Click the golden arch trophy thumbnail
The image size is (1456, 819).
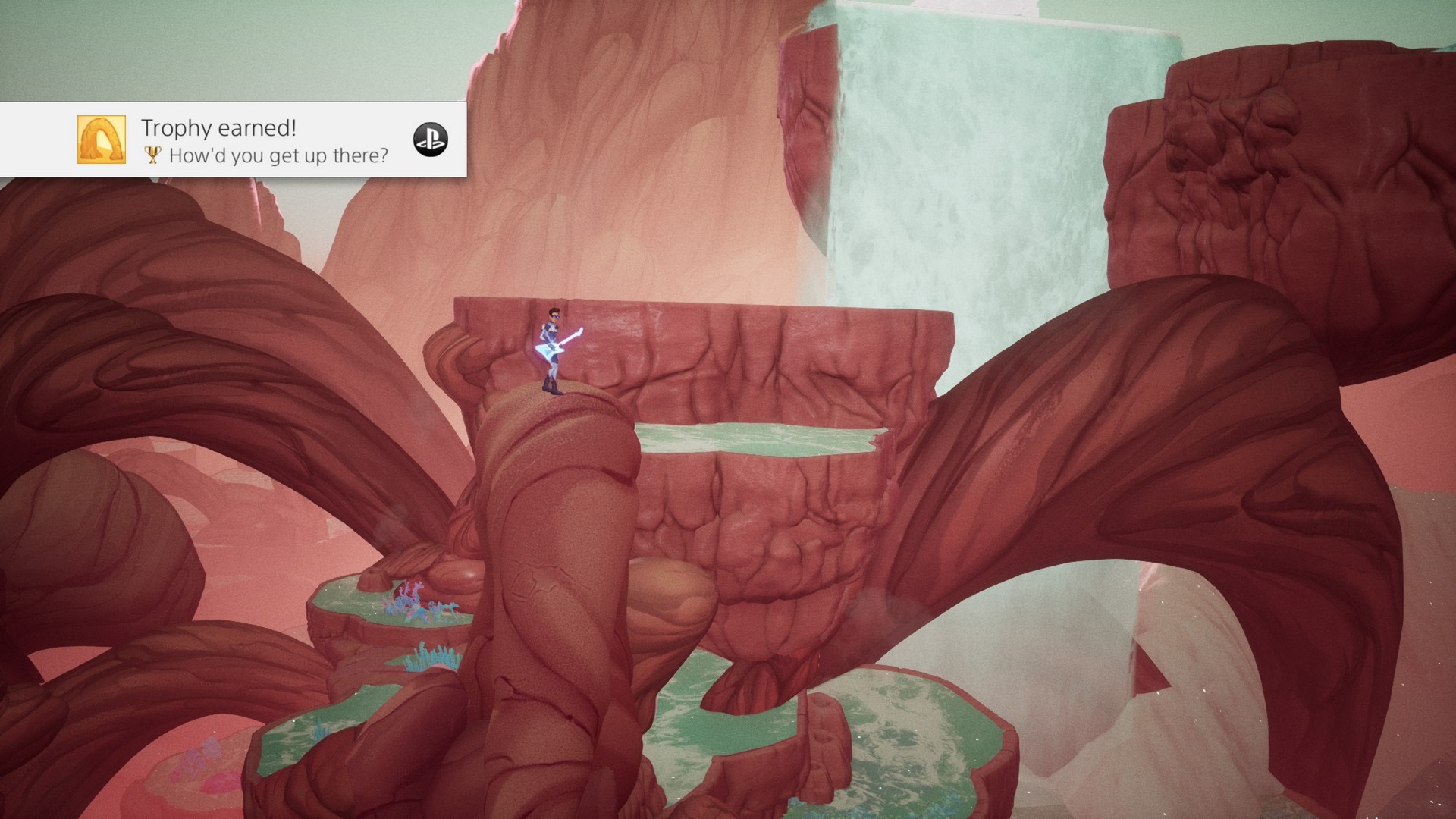[x=102, y=140]
